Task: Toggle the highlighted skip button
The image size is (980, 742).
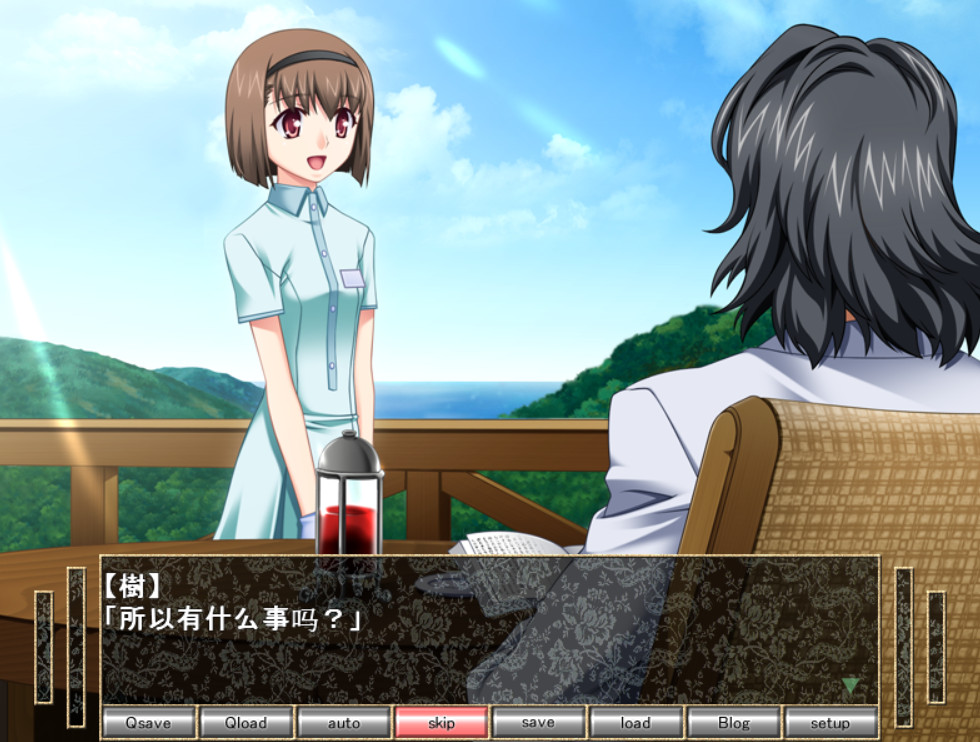Action: pyautogui.click(x=441, y=722)
